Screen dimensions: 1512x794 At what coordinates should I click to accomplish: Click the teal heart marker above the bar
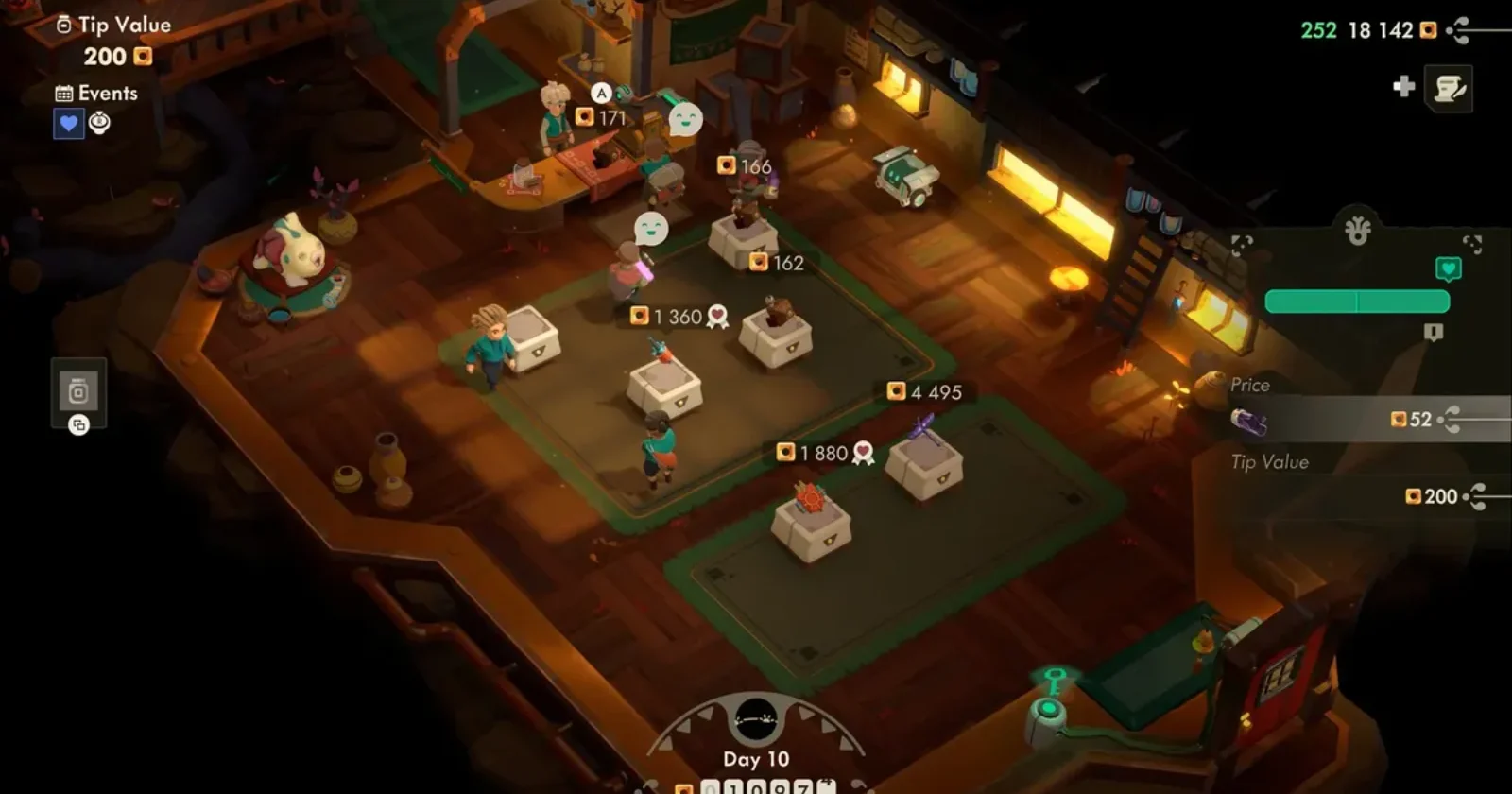(x=1448, y=269)
